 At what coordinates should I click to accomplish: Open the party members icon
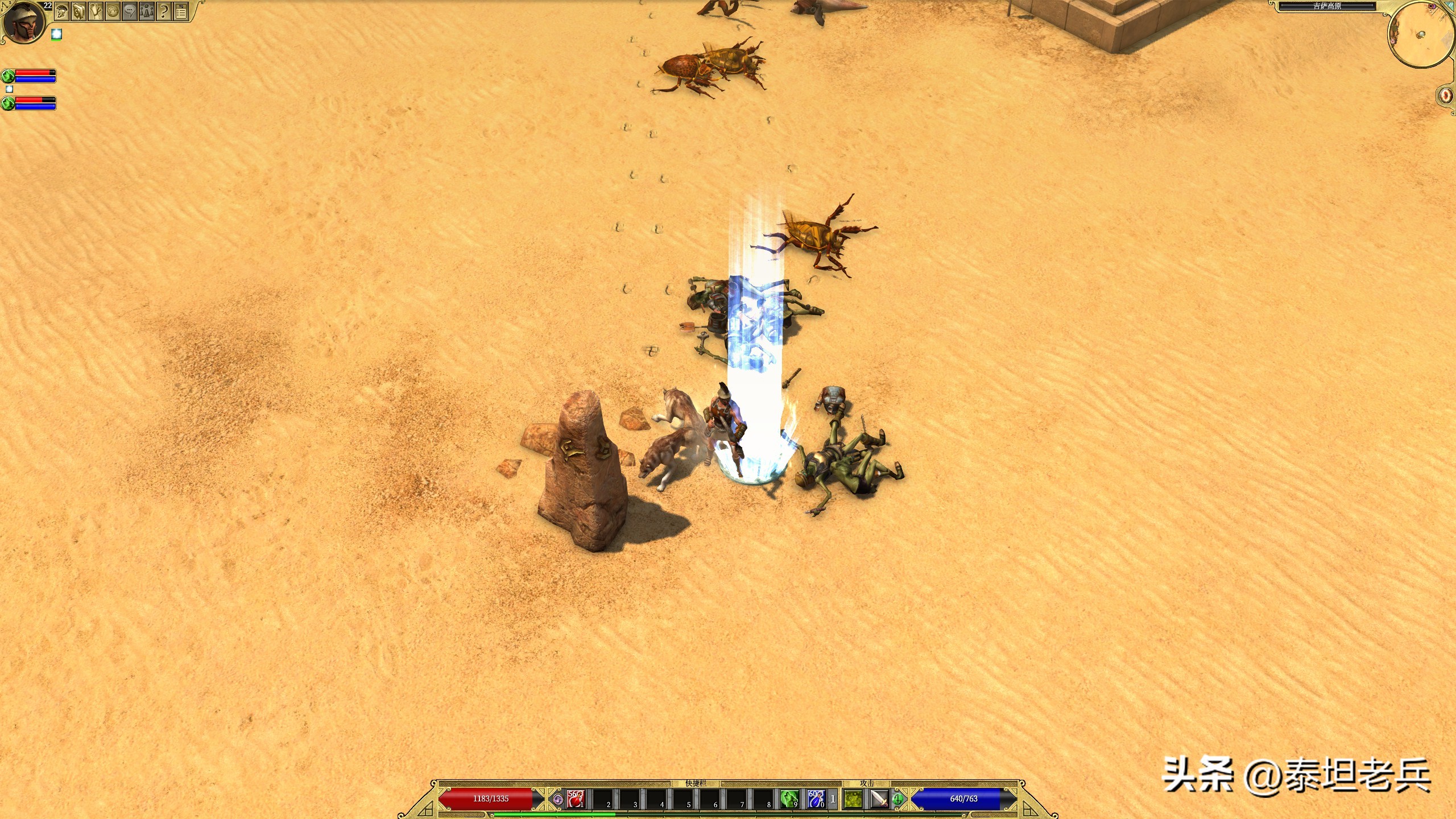(147, 11)
